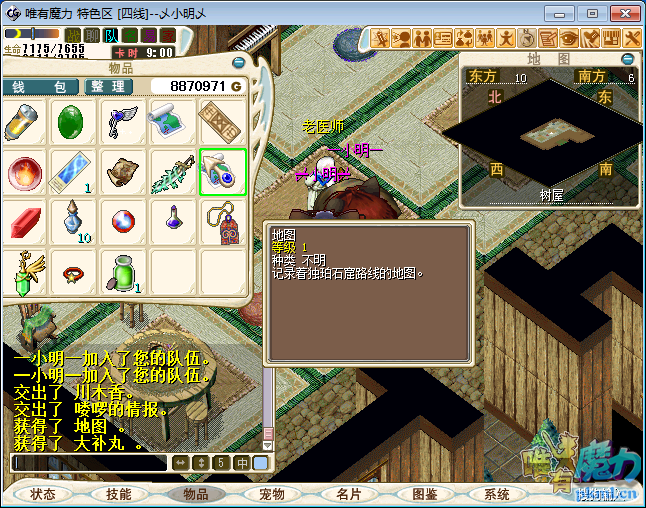Select the 名片 name card tab
The height and width of the screenshot is (508, 646).
(348, 494)
